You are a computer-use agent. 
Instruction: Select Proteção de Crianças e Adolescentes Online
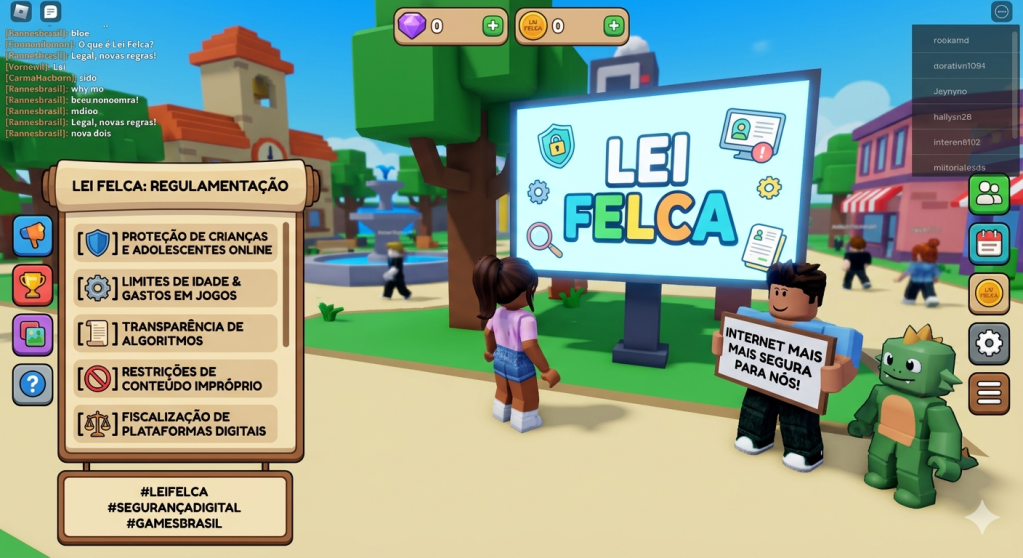176,243
